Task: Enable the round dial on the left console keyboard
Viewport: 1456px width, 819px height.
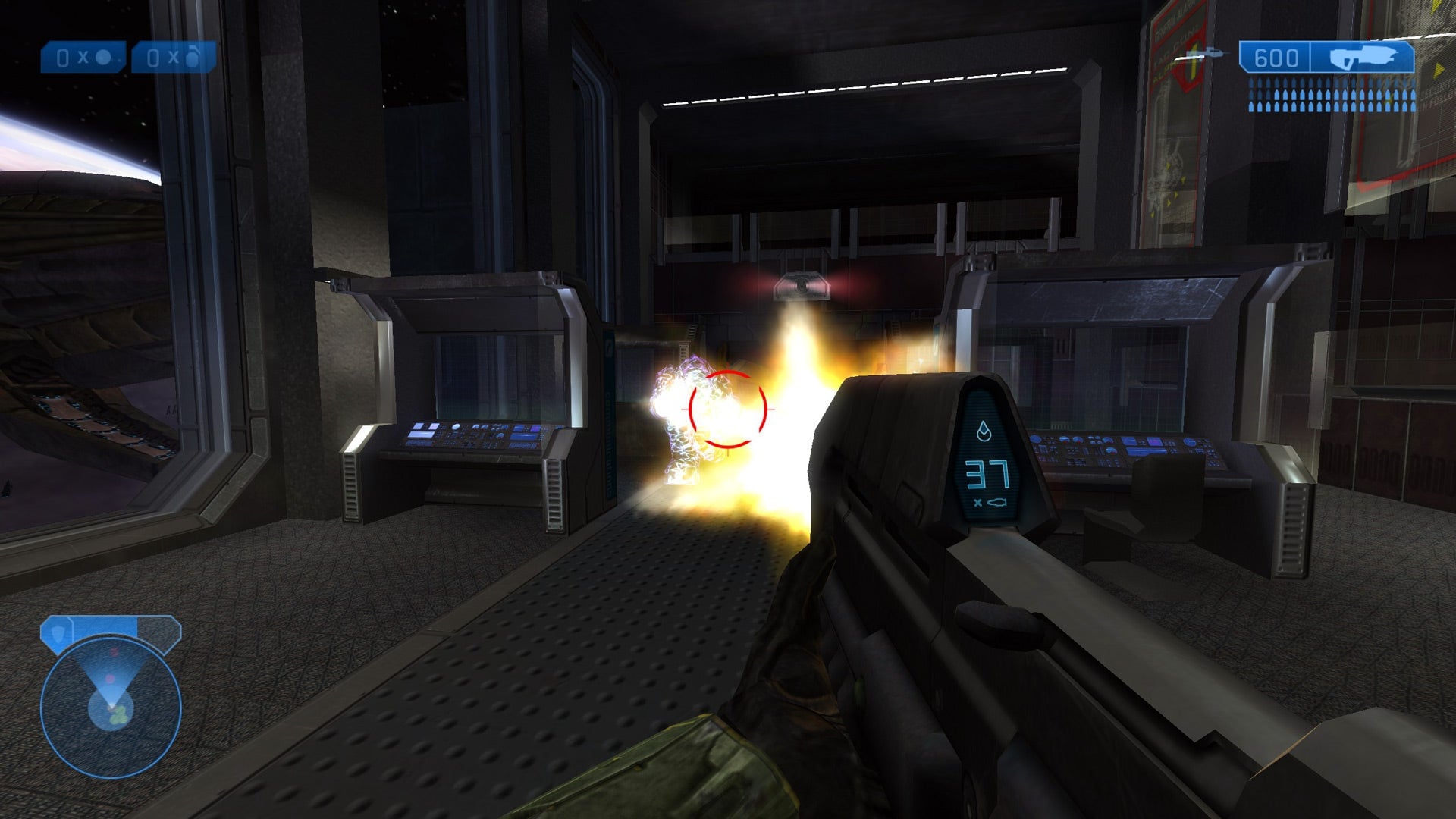Action: click(x=457, y=427)
